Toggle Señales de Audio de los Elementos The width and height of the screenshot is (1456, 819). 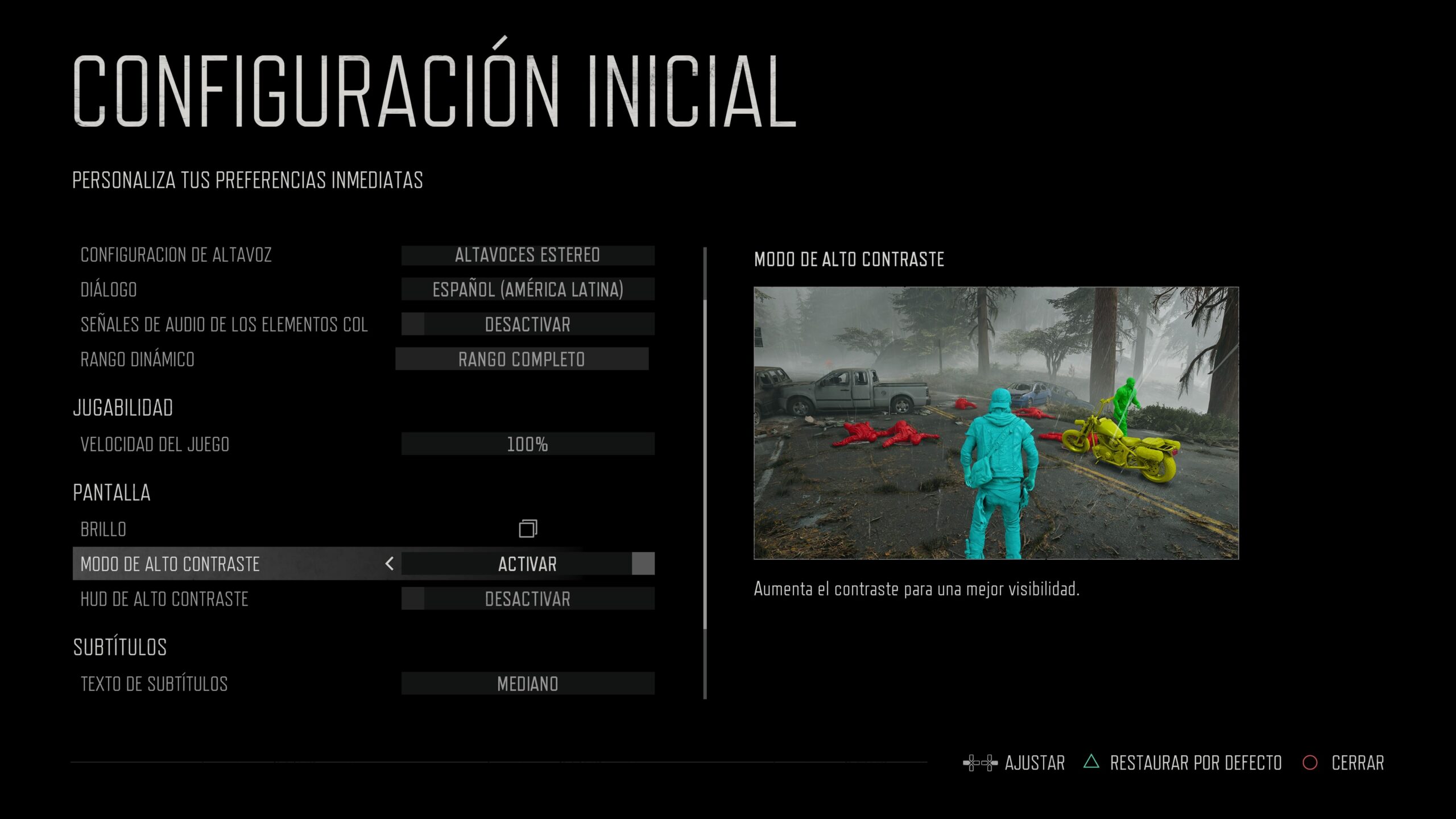tap(527, 324)
